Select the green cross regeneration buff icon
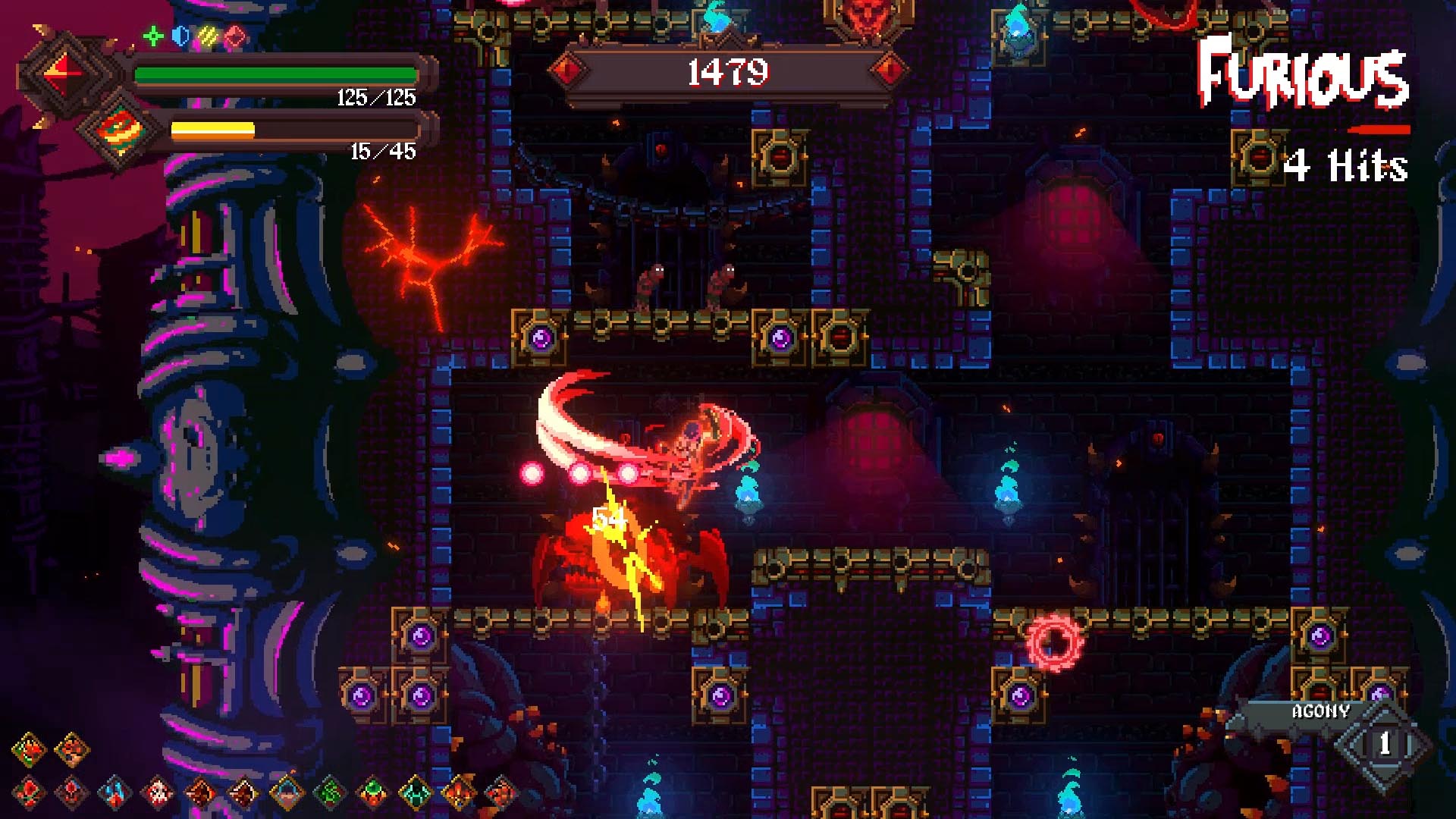The image size is (1456, 819). (152, 36)
